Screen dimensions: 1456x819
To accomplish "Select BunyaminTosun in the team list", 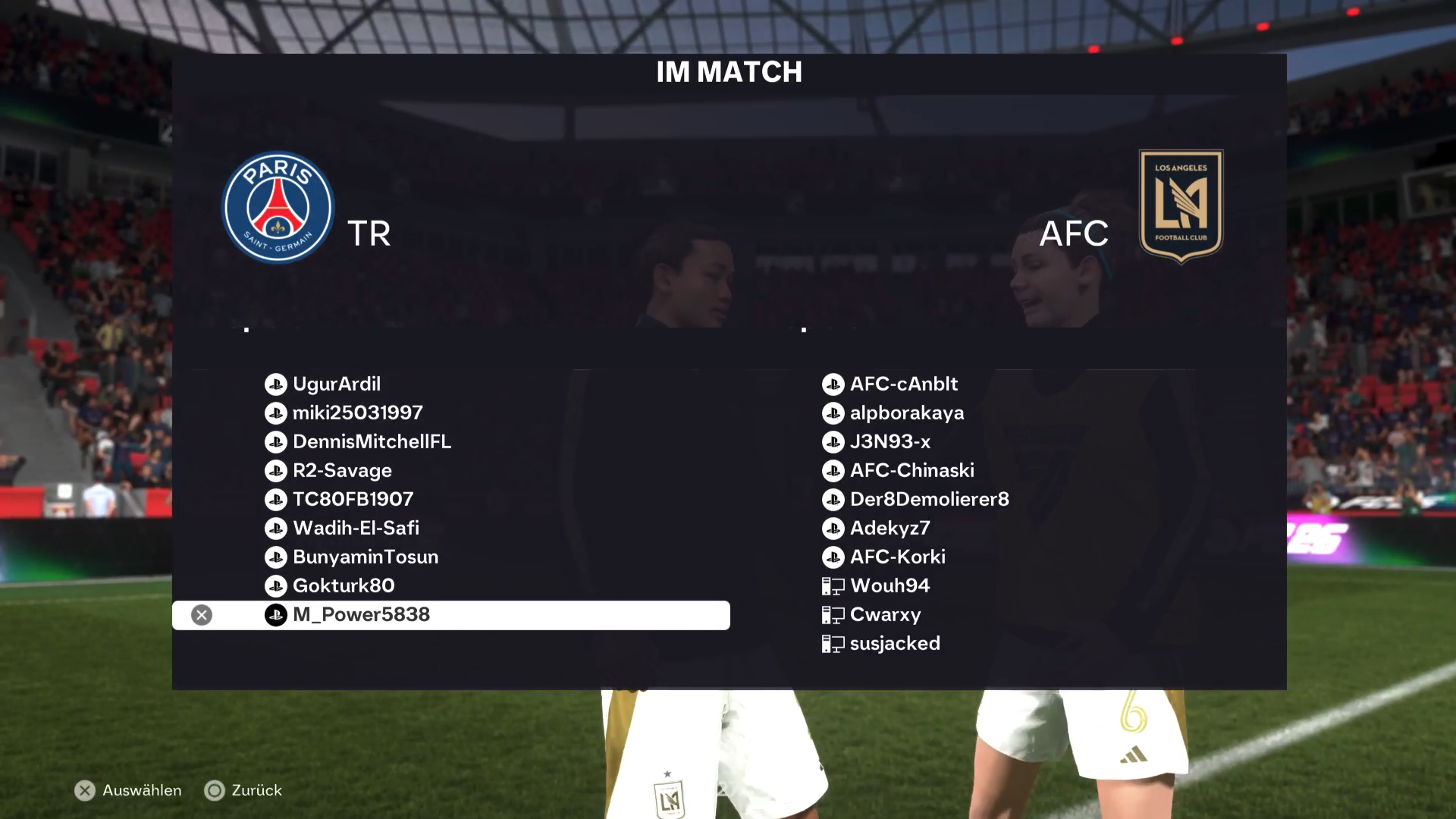I will (366, 557).
